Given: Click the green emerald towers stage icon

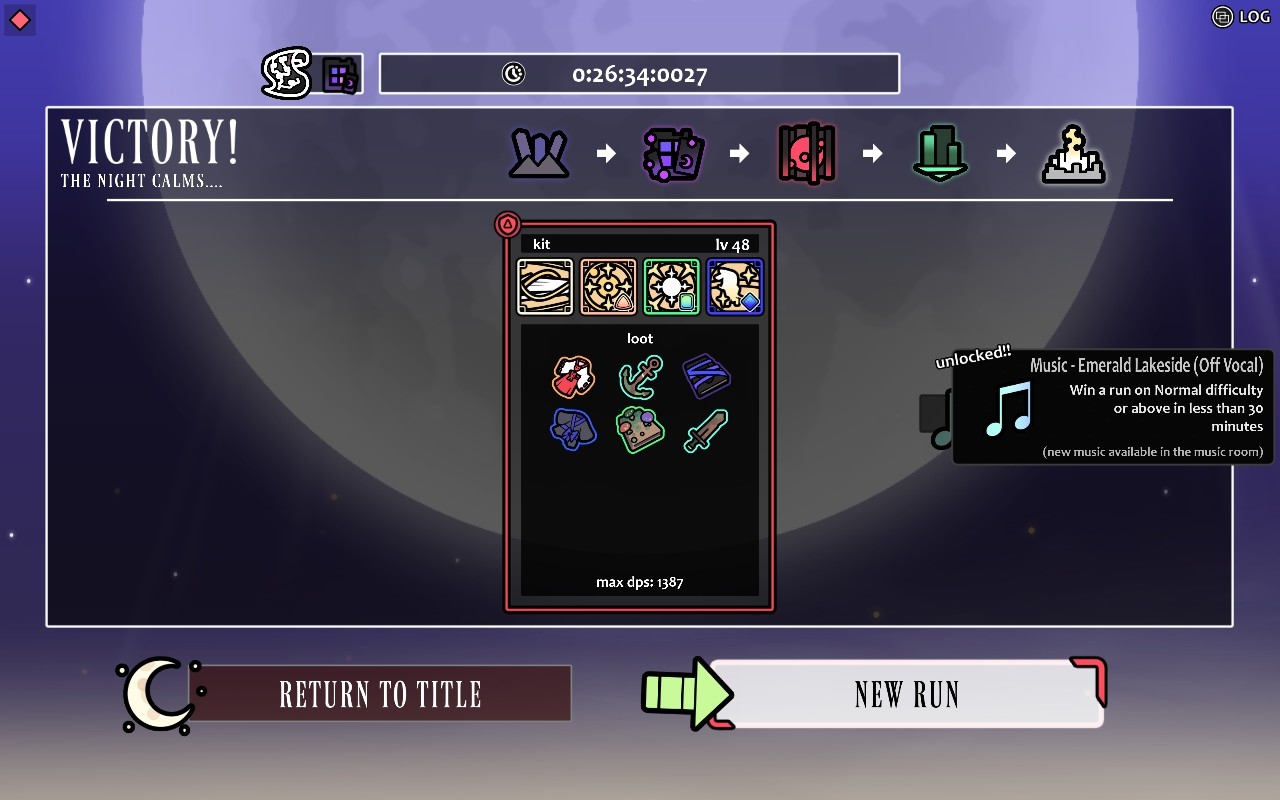Looking at the screenshot, I should pos(940,154).
